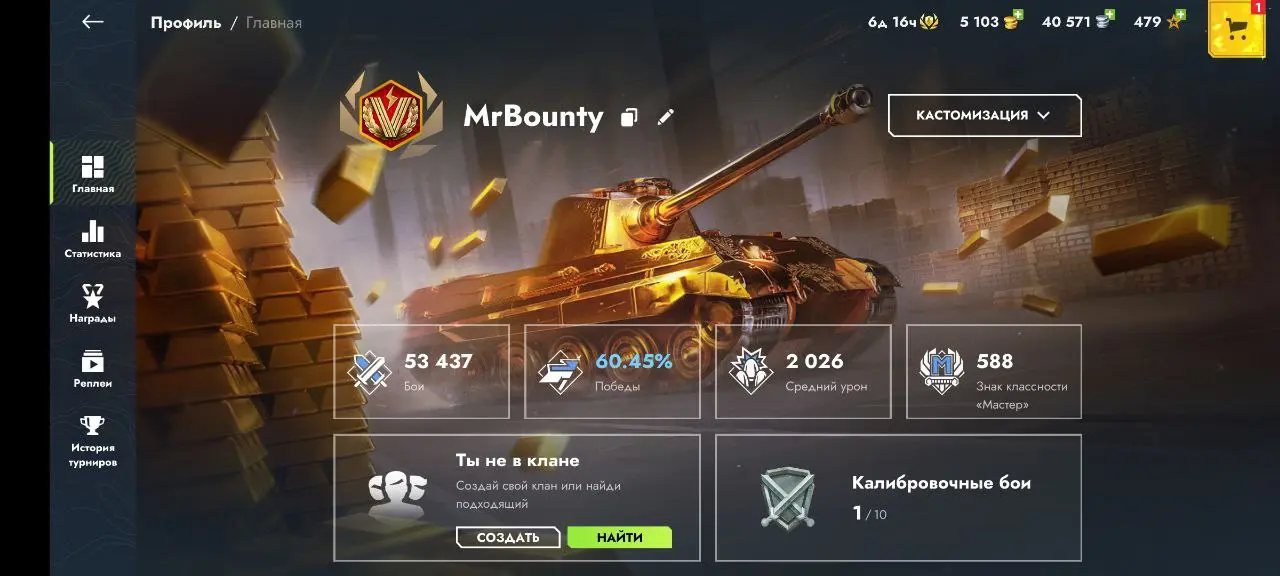This screenshot has width=1280, height=576.
Task: Open the shop cart icon
Action: tap(1237, 28)
